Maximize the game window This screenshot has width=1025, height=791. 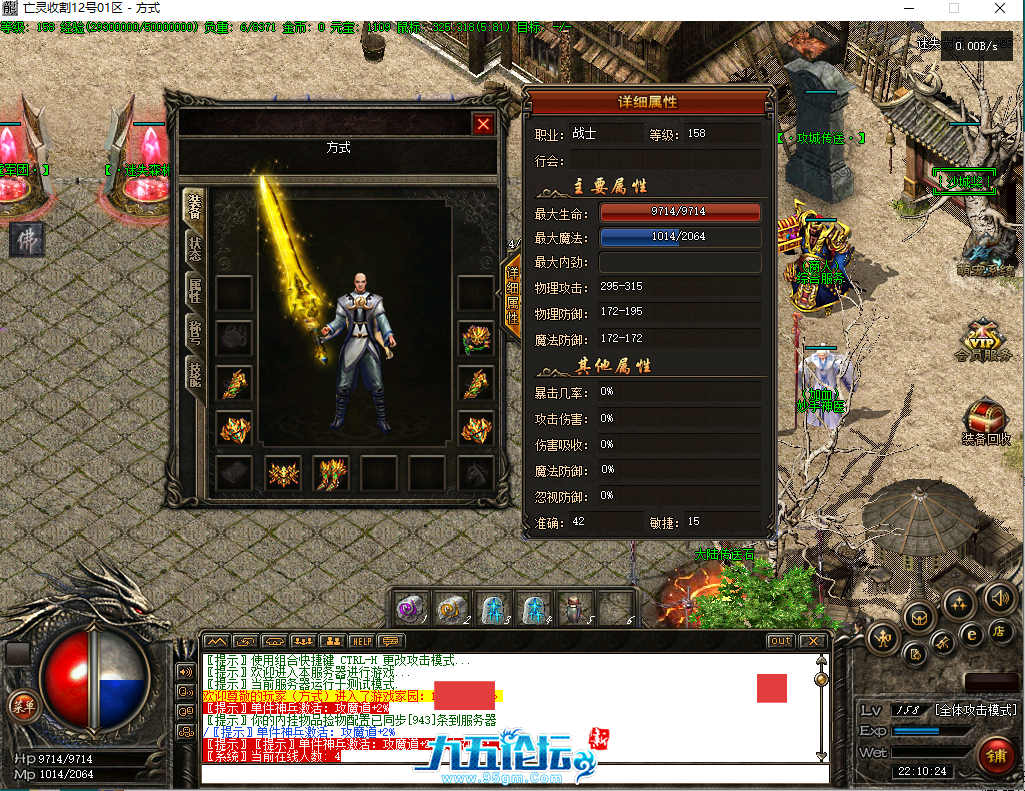point(953,8)
